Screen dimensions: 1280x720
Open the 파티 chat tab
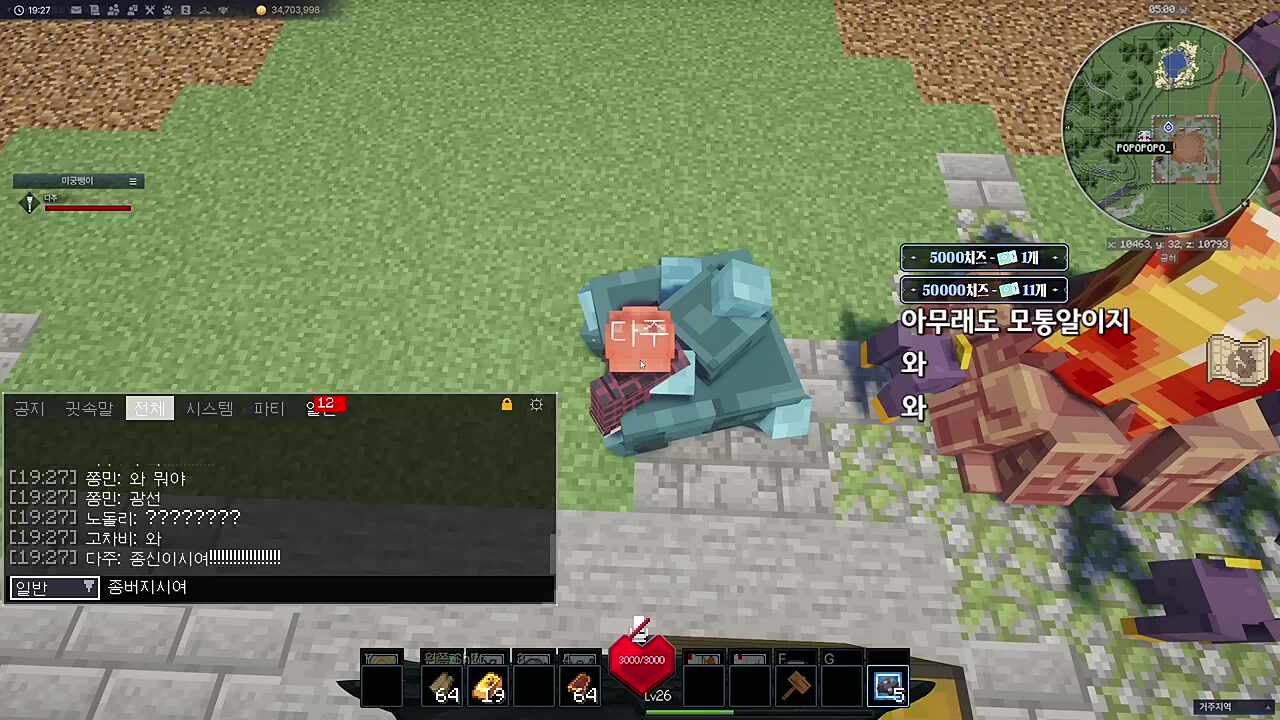(269, 408)
